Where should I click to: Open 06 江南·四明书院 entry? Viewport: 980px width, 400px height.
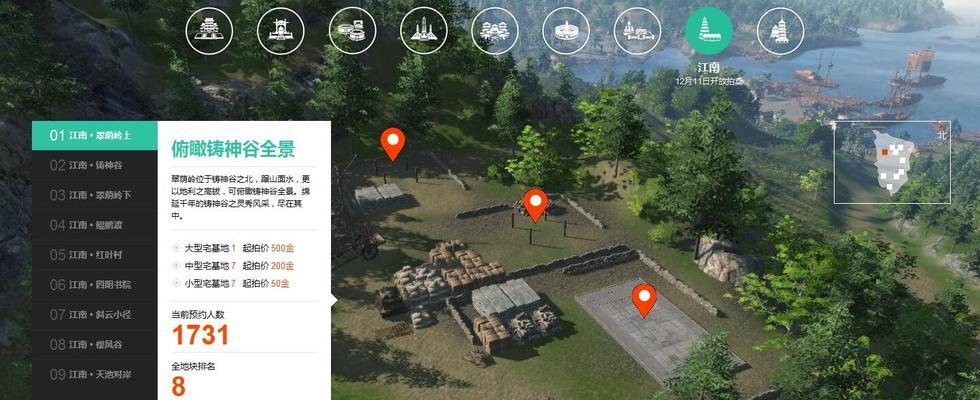[94, 285]
